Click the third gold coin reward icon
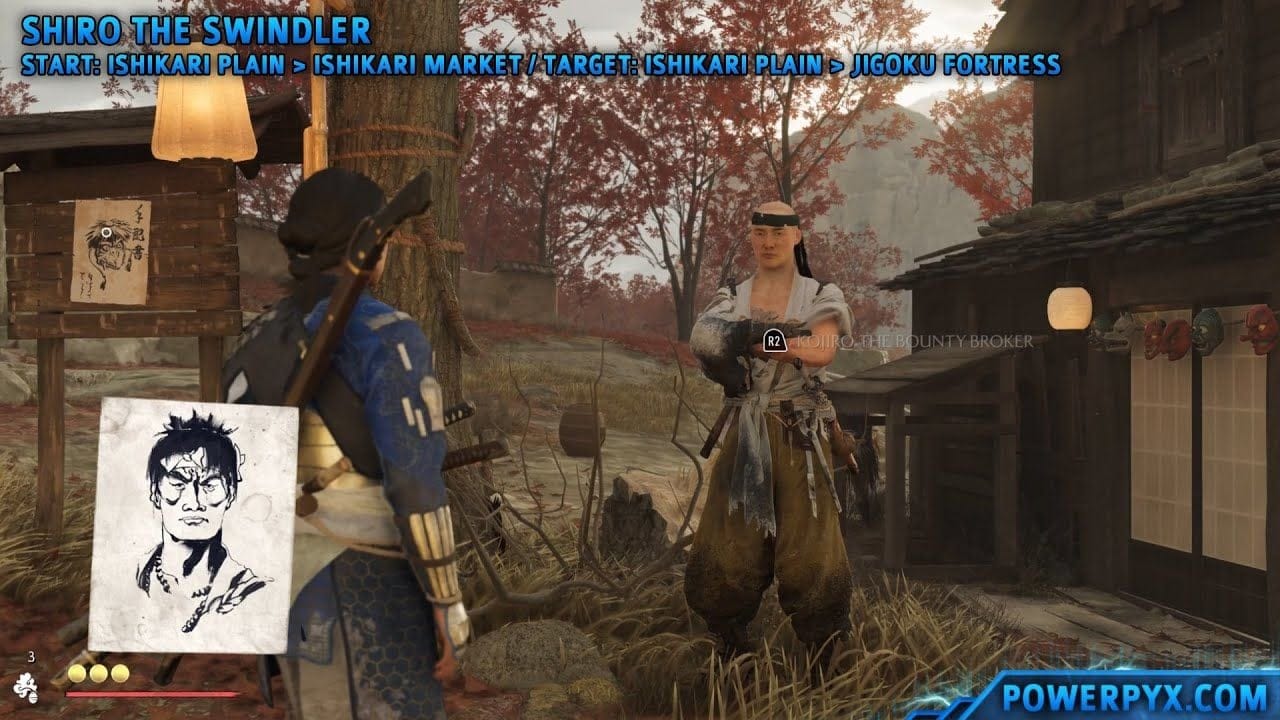Image resolution: width=1280 pixels, height=720 pixels. 119,673
